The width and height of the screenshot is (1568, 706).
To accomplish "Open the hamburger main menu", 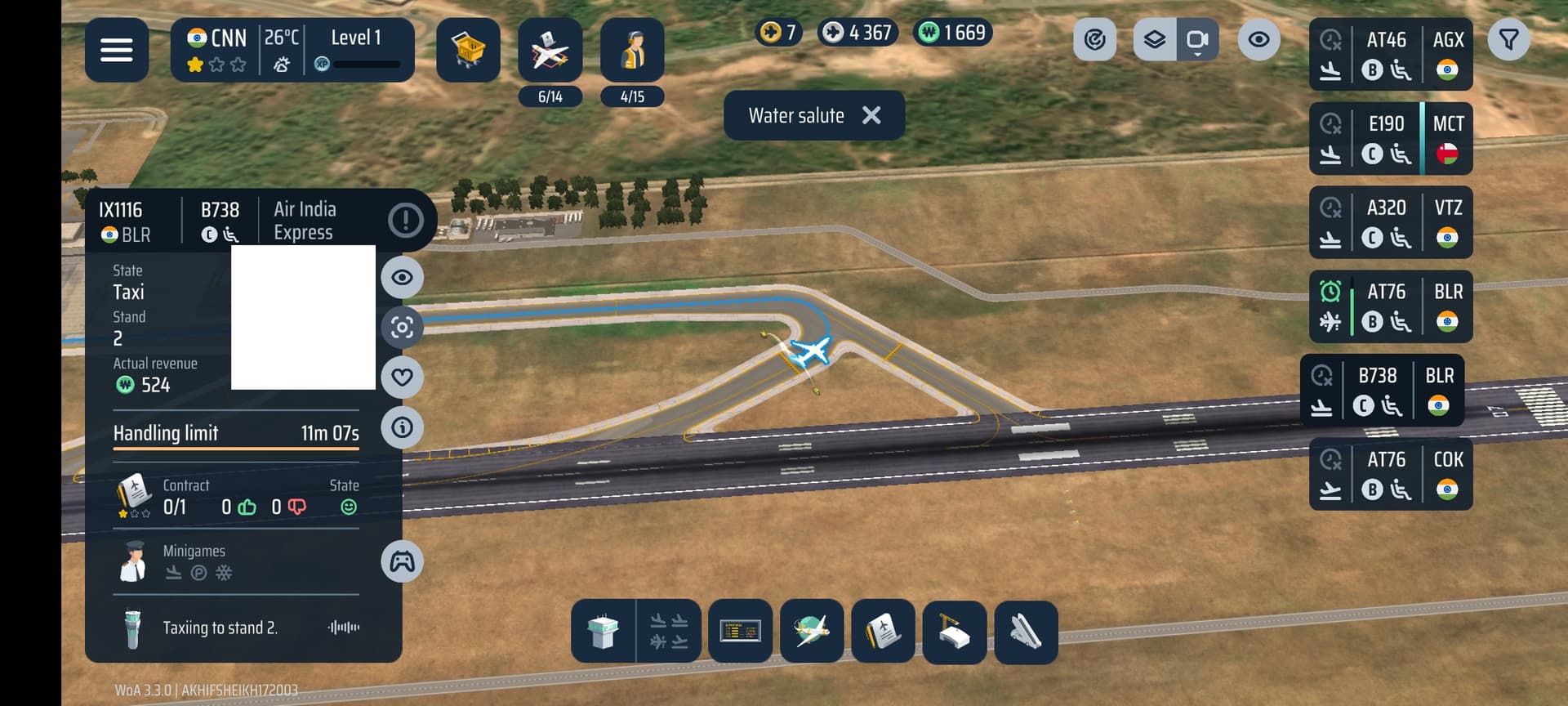I will [116, 50].
